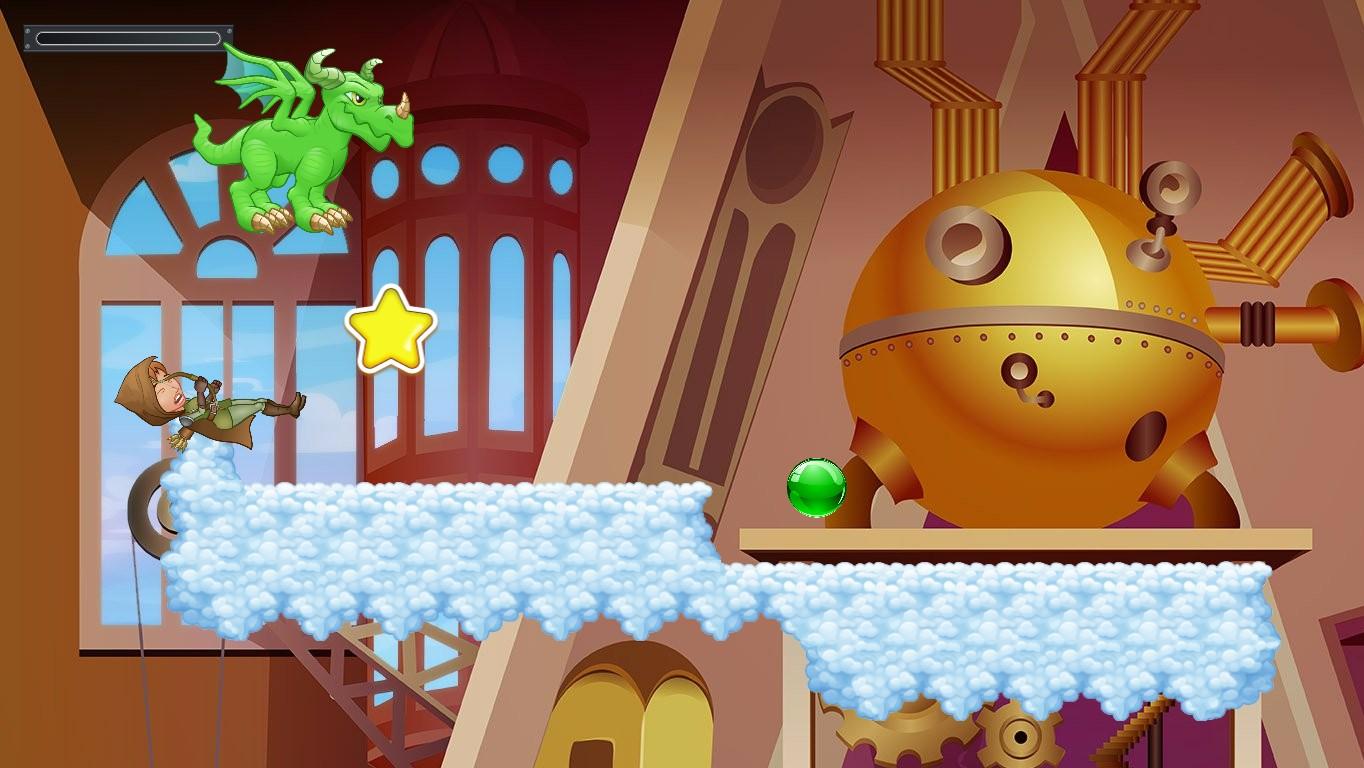Click the green gem ball
1364x768 pixels.
tap(815, 488)
